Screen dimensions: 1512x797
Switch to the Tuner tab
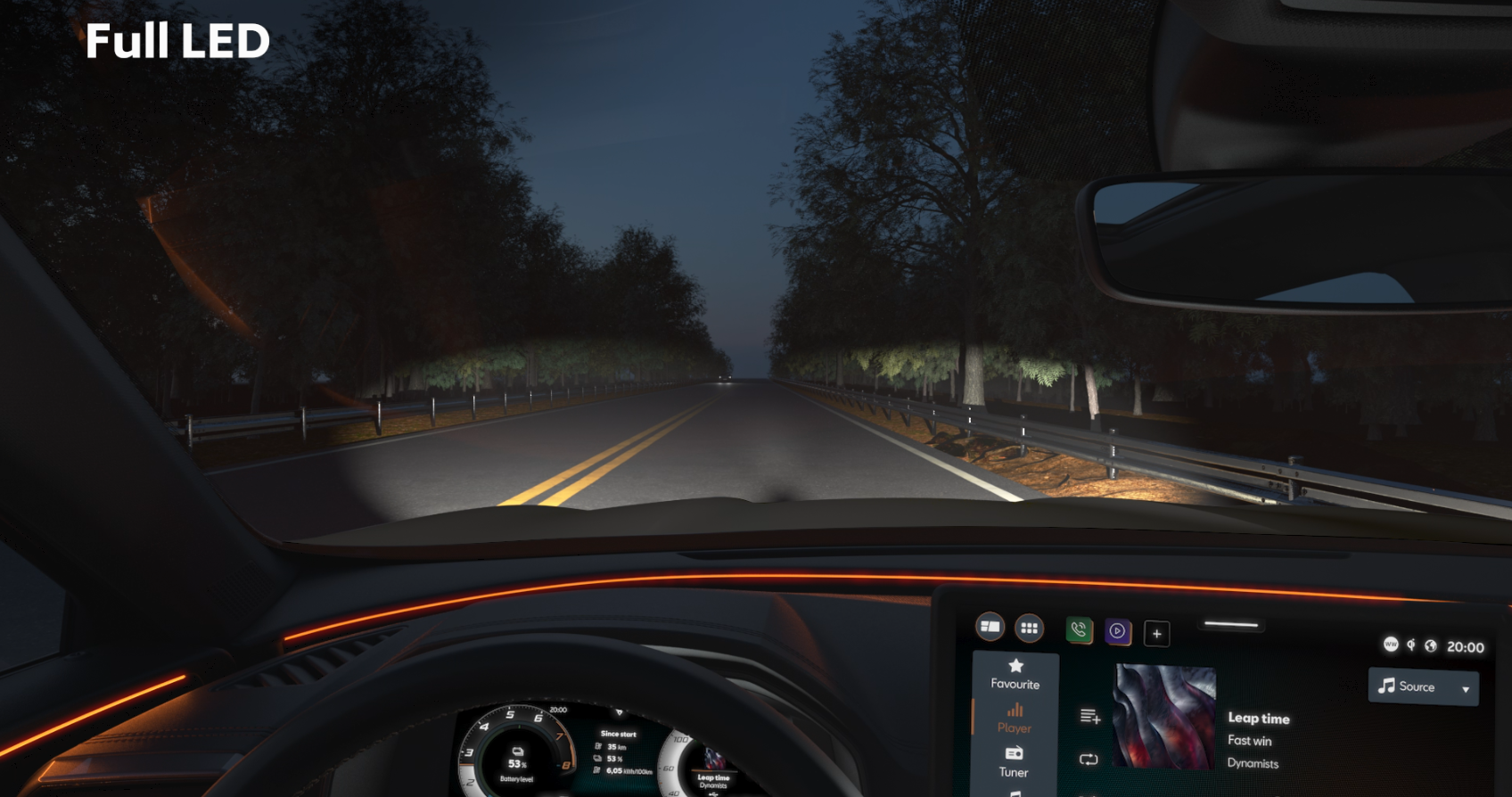(1014, 762)
